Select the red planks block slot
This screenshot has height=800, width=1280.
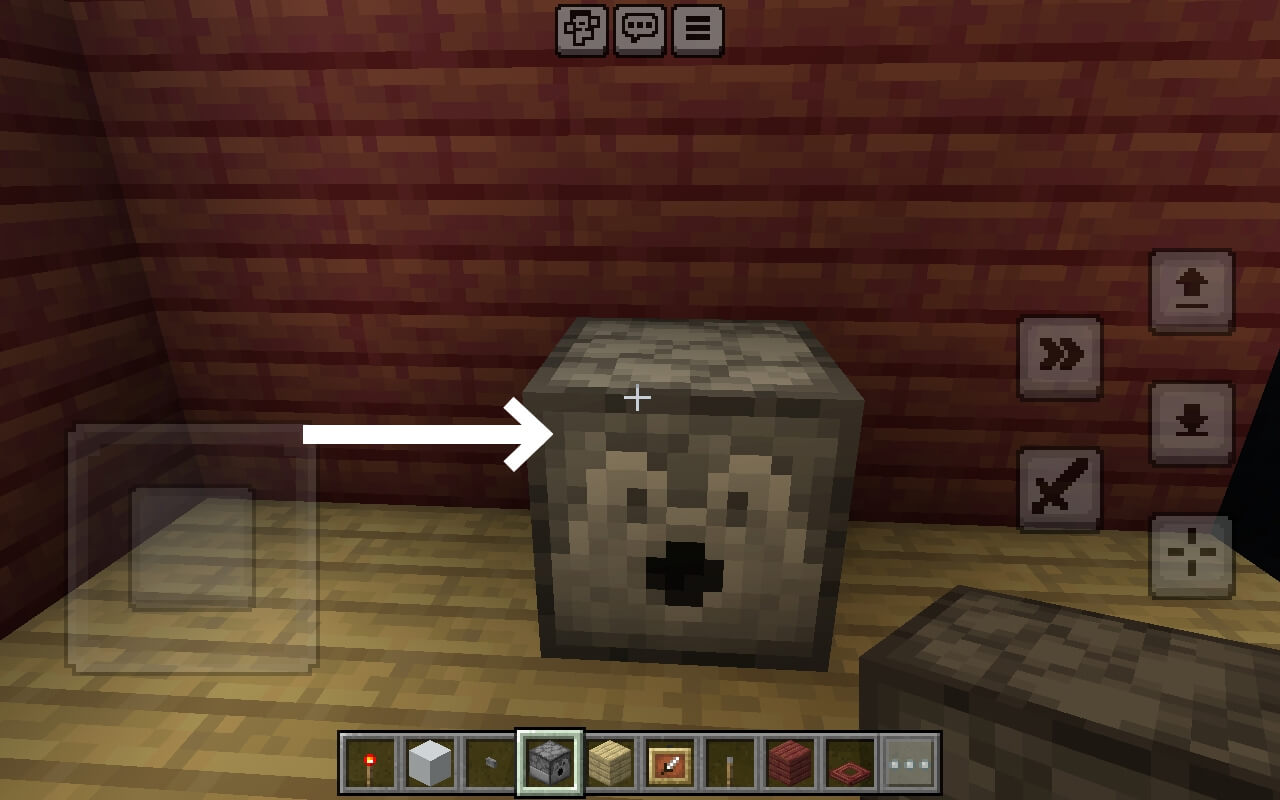(790, 764)
